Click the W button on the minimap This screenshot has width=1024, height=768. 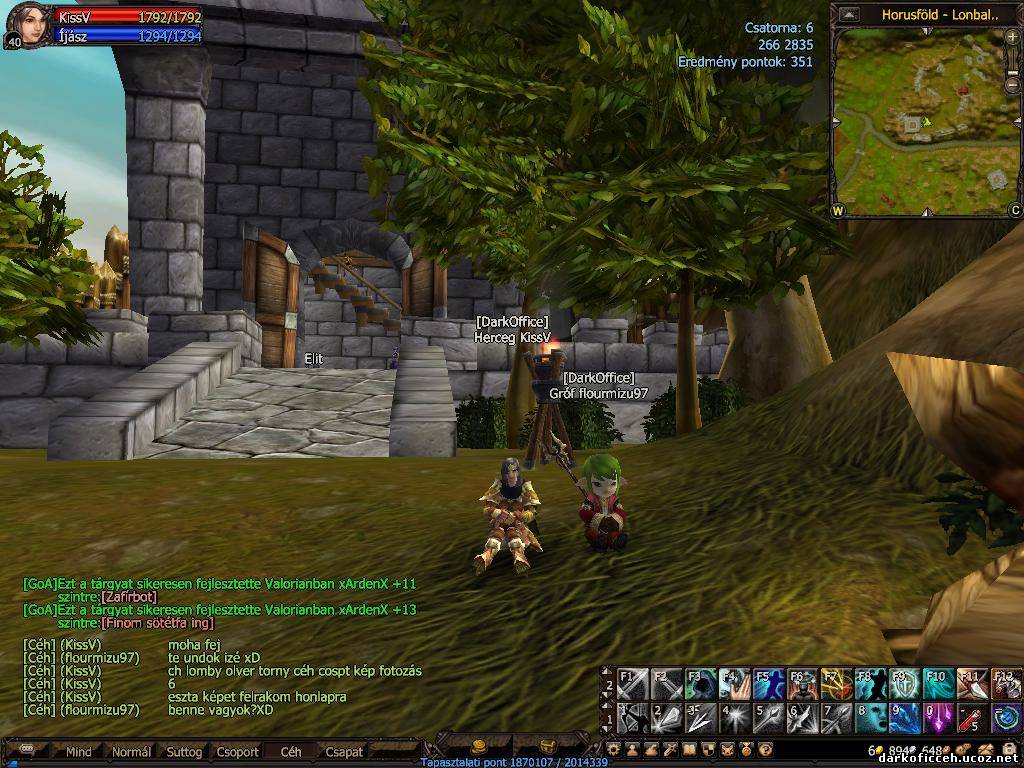[838, 210]
